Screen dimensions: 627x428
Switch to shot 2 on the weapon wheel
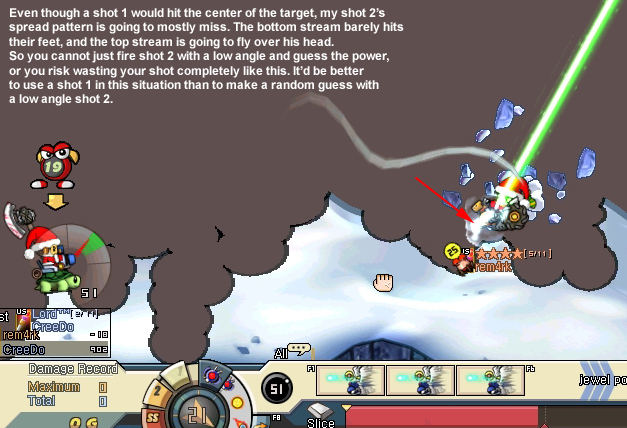pos(158,391)
